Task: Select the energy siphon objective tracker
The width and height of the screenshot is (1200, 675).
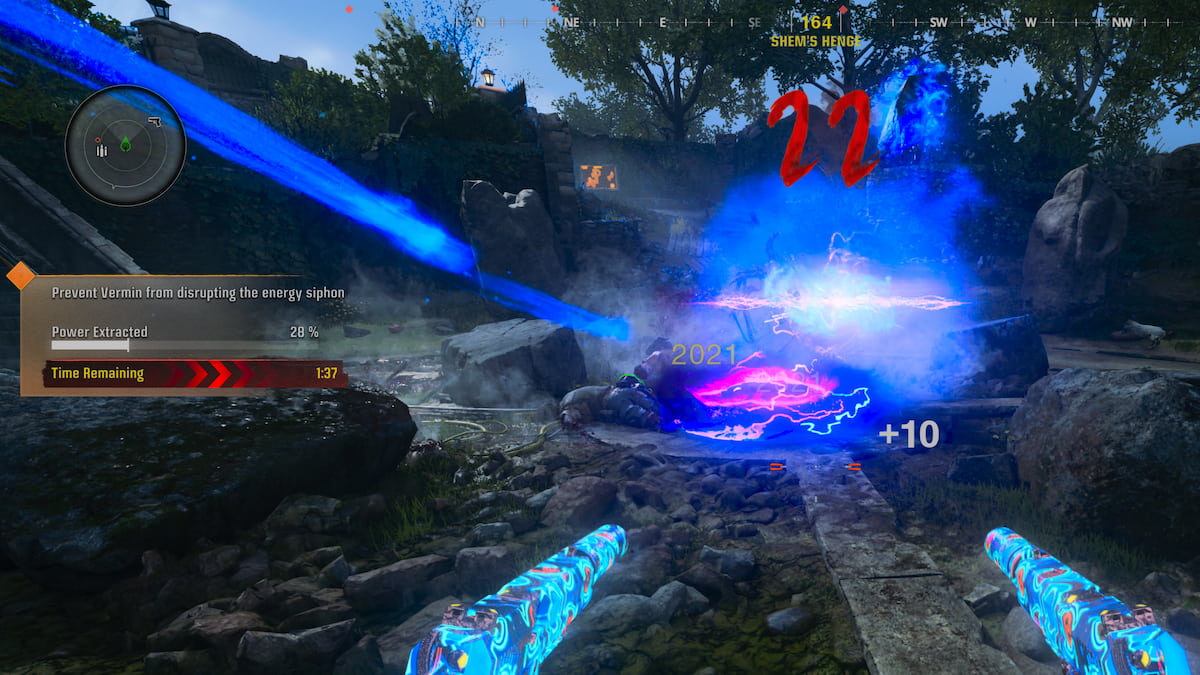Action: click(x=184, y=335)
